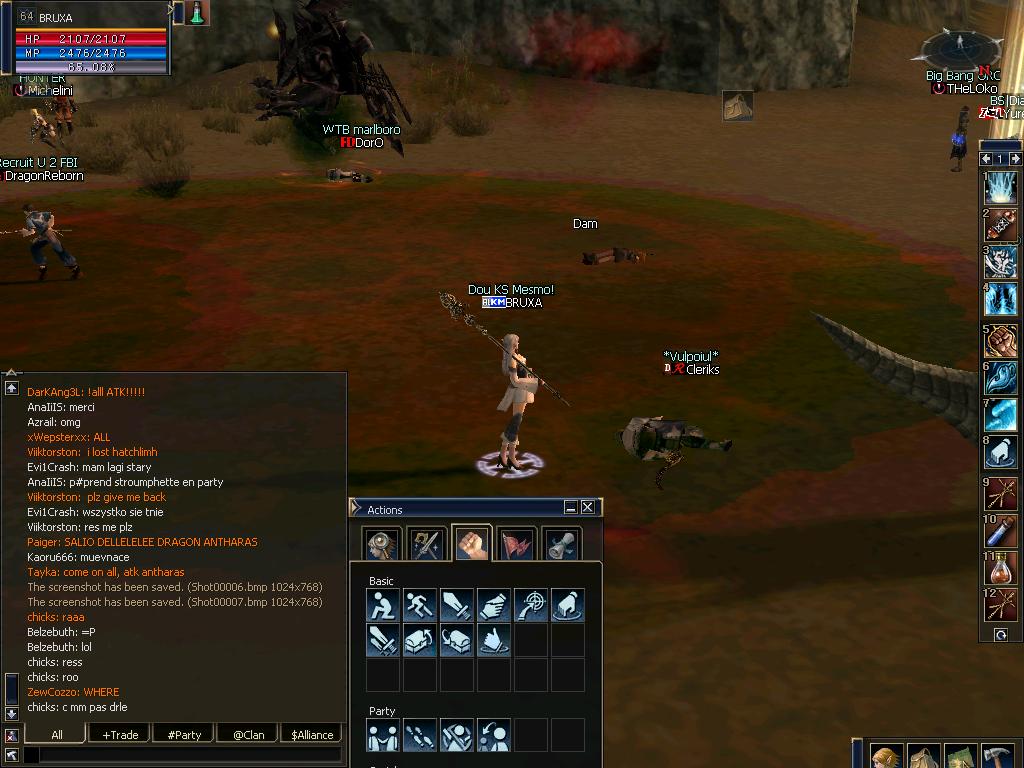The image size is (1024, 768).
Task: Select the target crosshair Next Target action
Action: coord(531,605)
